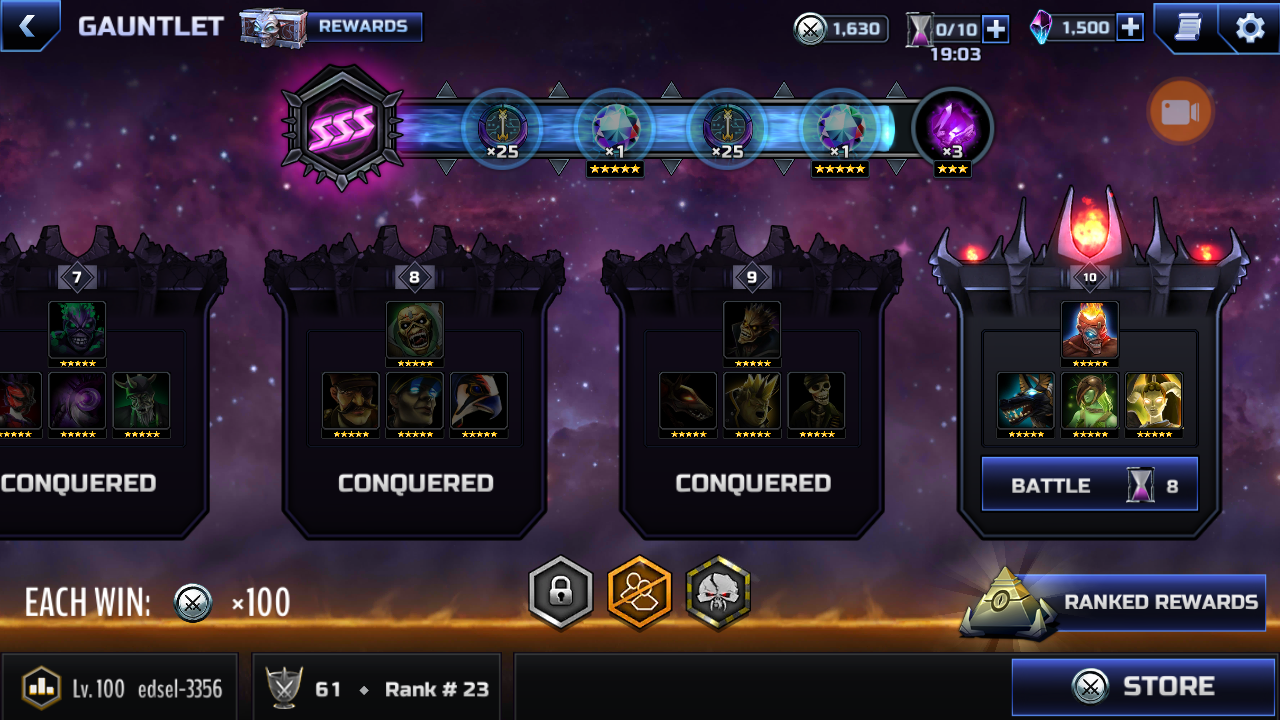Inspect the purple shard x3 final reward
Image resolution: width=1280 pixels, height=720 pixels.
(952, 130)
